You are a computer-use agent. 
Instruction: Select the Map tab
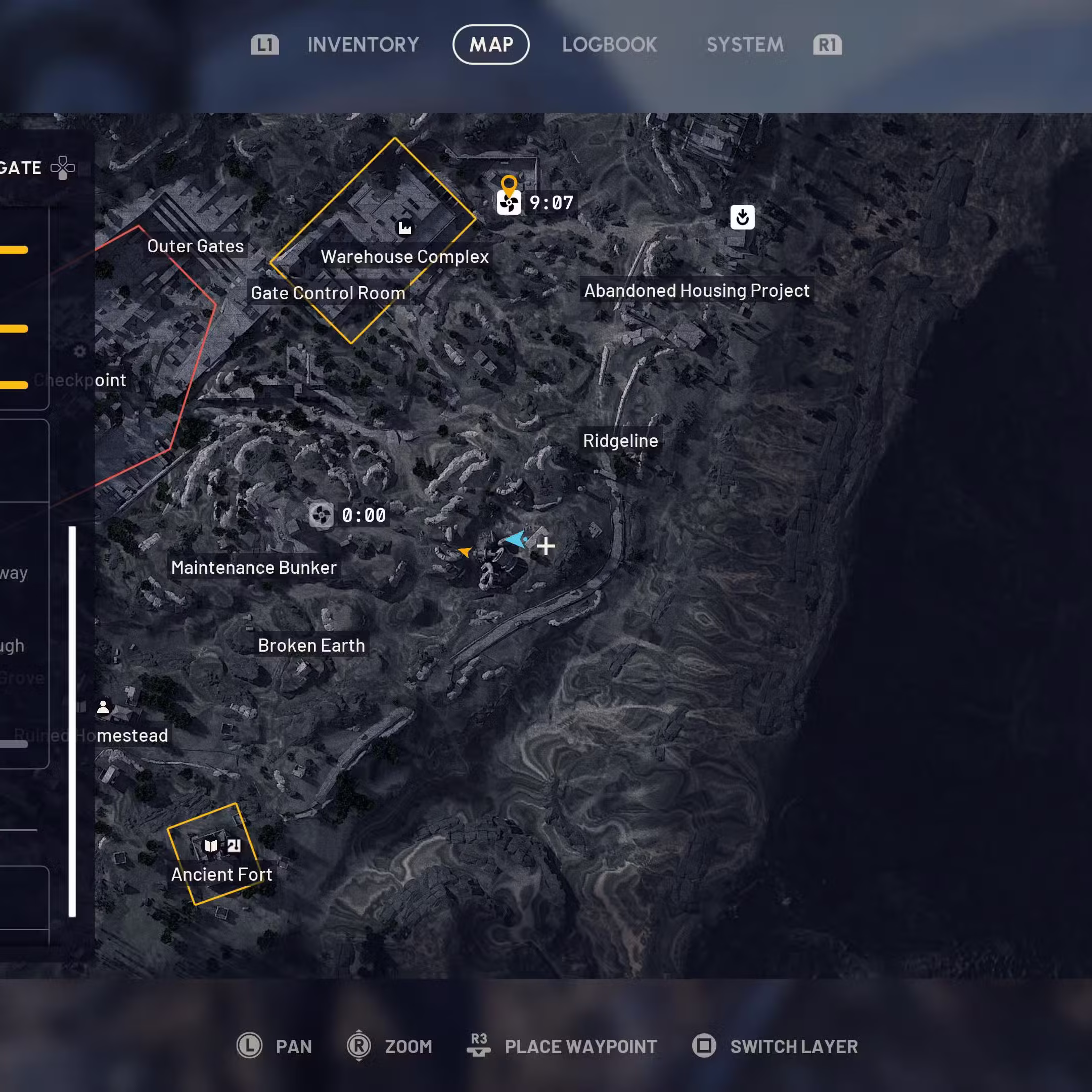coord(490,44)
